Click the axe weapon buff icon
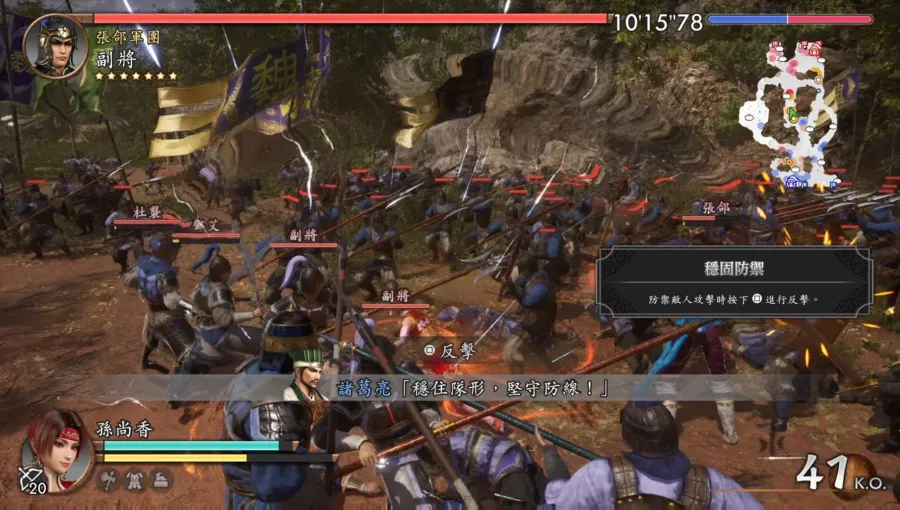900x510 pixels. (109, 480)
